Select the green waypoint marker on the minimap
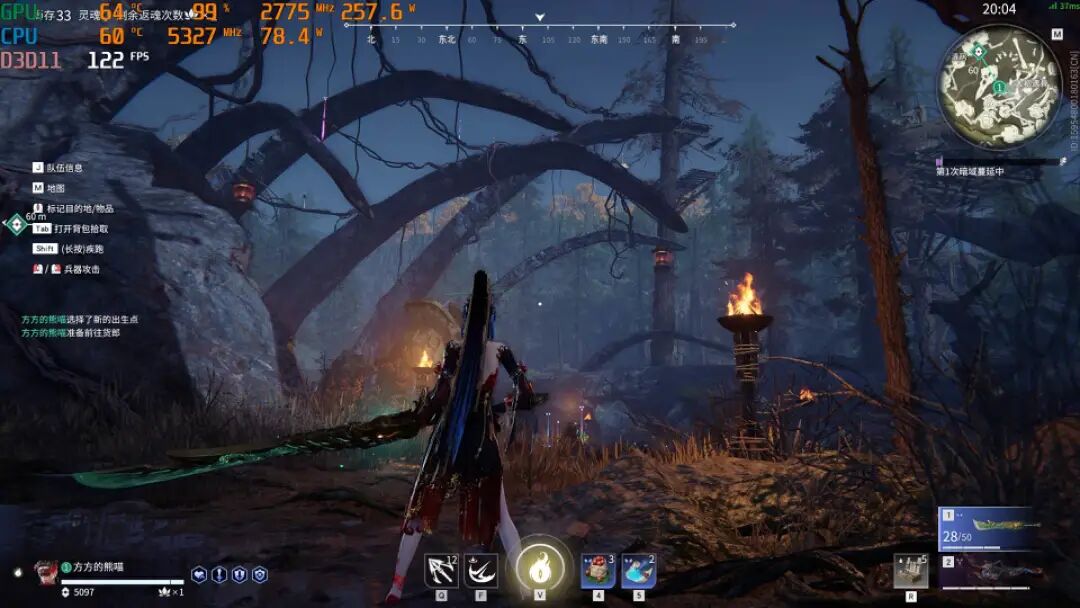This screenshot has width=1080, height=608. click(x=980, y=50)
